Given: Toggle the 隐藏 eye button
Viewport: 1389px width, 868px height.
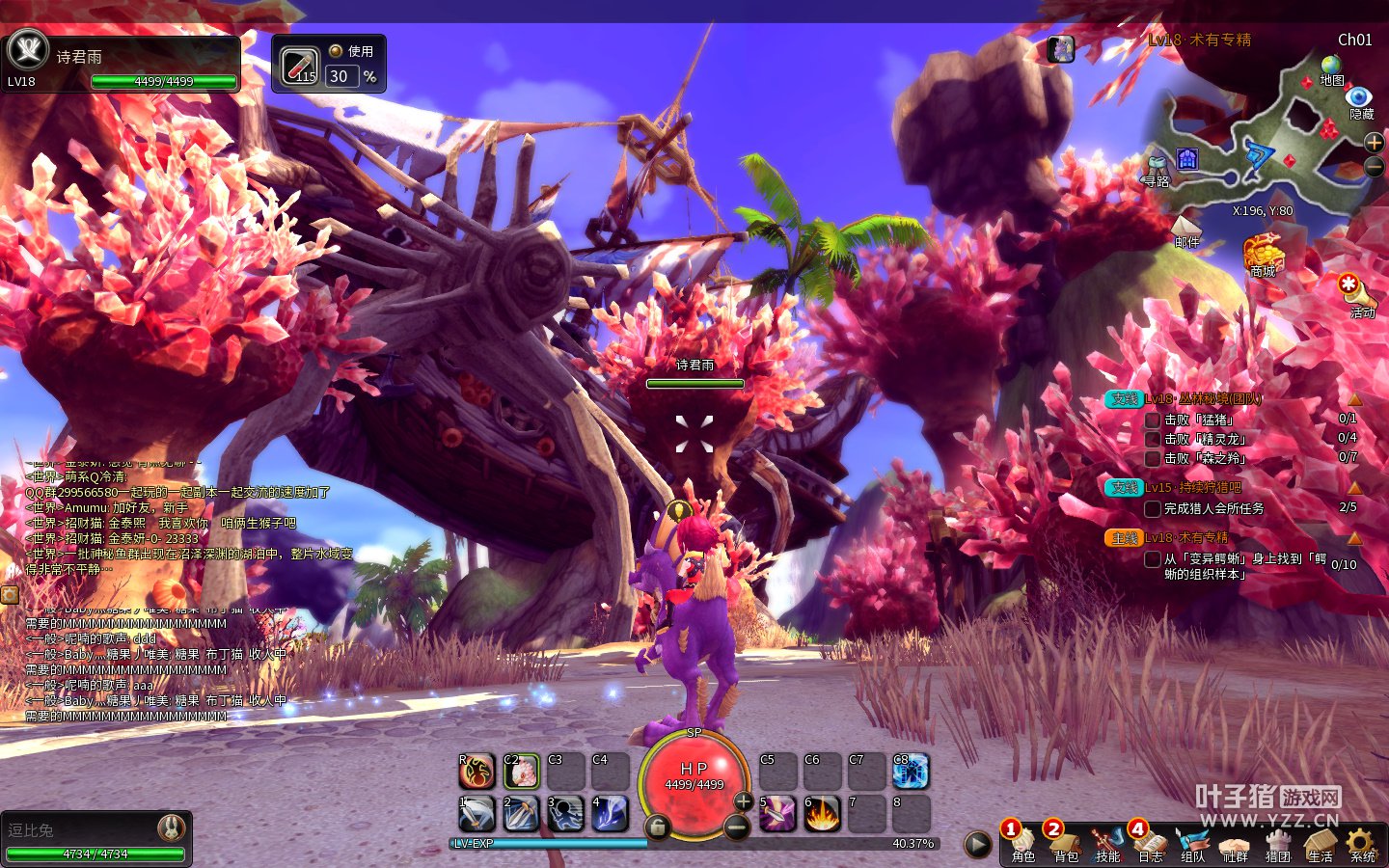Looking at the screenshot, I should pos(1360,98).
